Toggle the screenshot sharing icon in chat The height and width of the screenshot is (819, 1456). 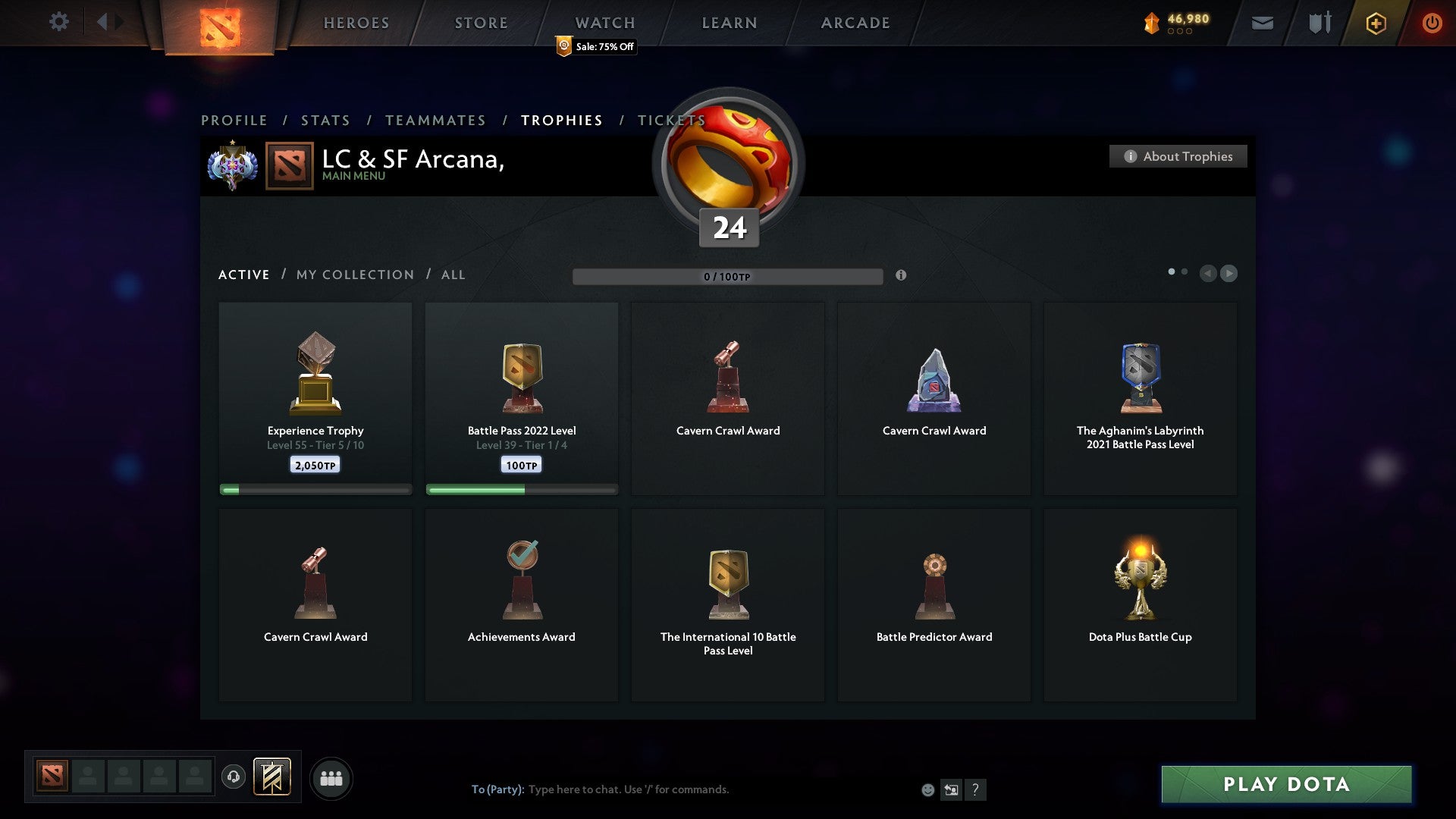(x=952, y=789)
